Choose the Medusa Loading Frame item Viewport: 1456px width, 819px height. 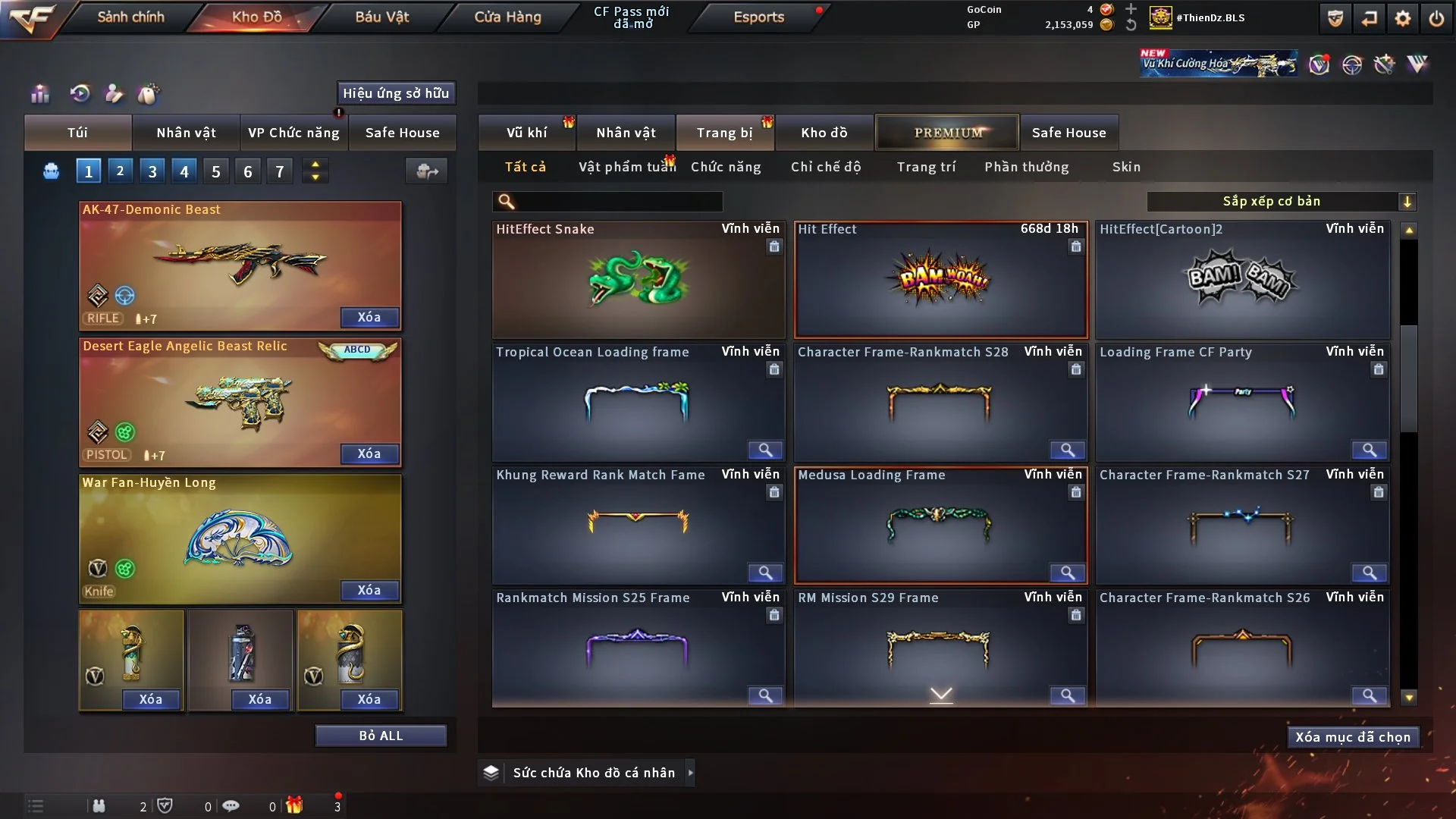tap(940, 525)
